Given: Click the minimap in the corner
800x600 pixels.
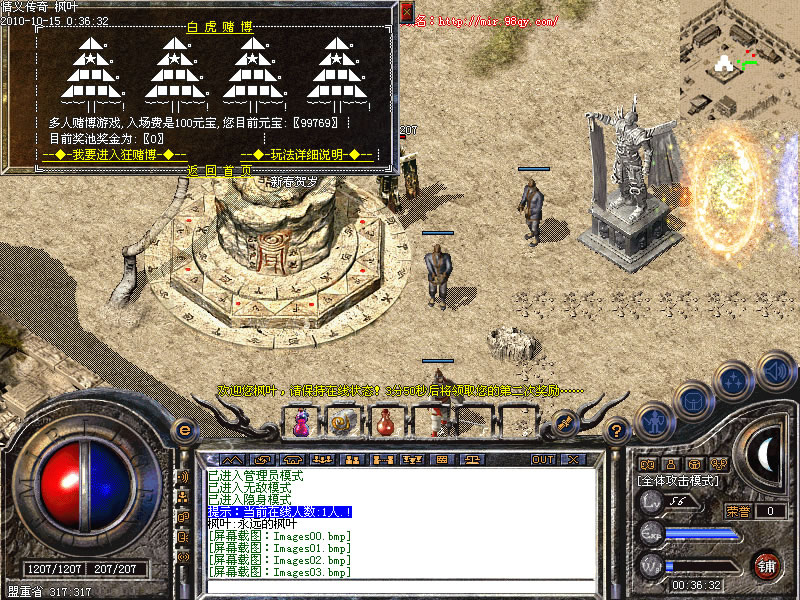Looking at the screenshot, I should point(739,57).
